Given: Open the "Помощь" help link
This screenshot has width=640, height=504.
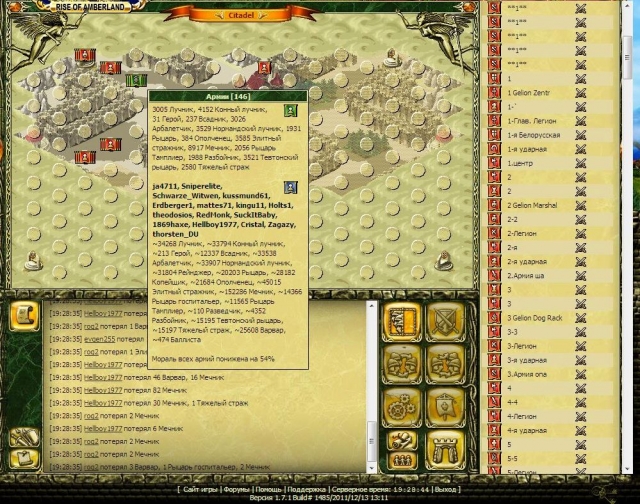Looking at the screenshot, I should (271, 490).
